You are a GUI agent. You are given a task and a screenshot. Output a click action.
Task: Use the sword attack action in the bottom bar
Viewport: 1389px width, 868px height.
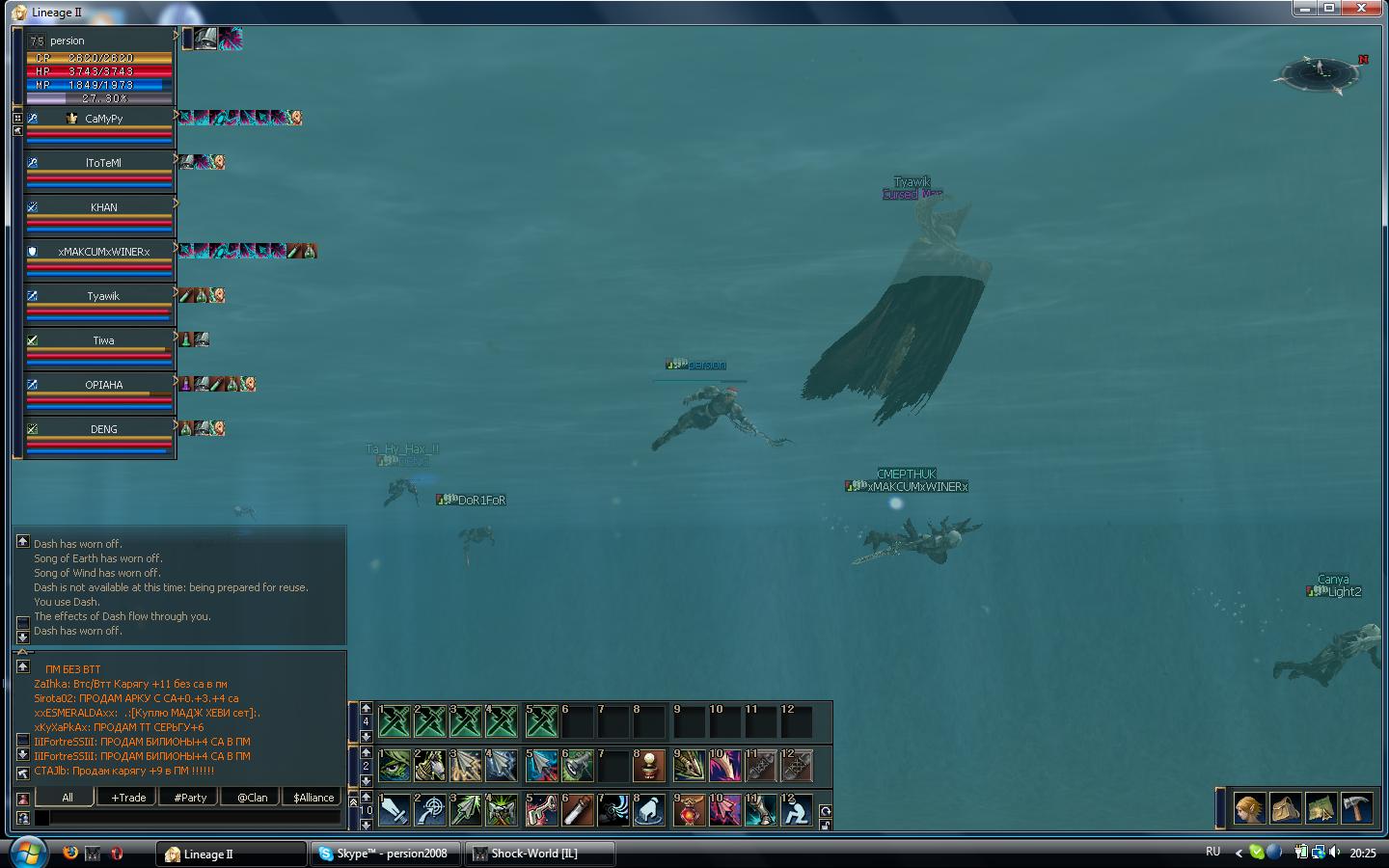[395, 811]
